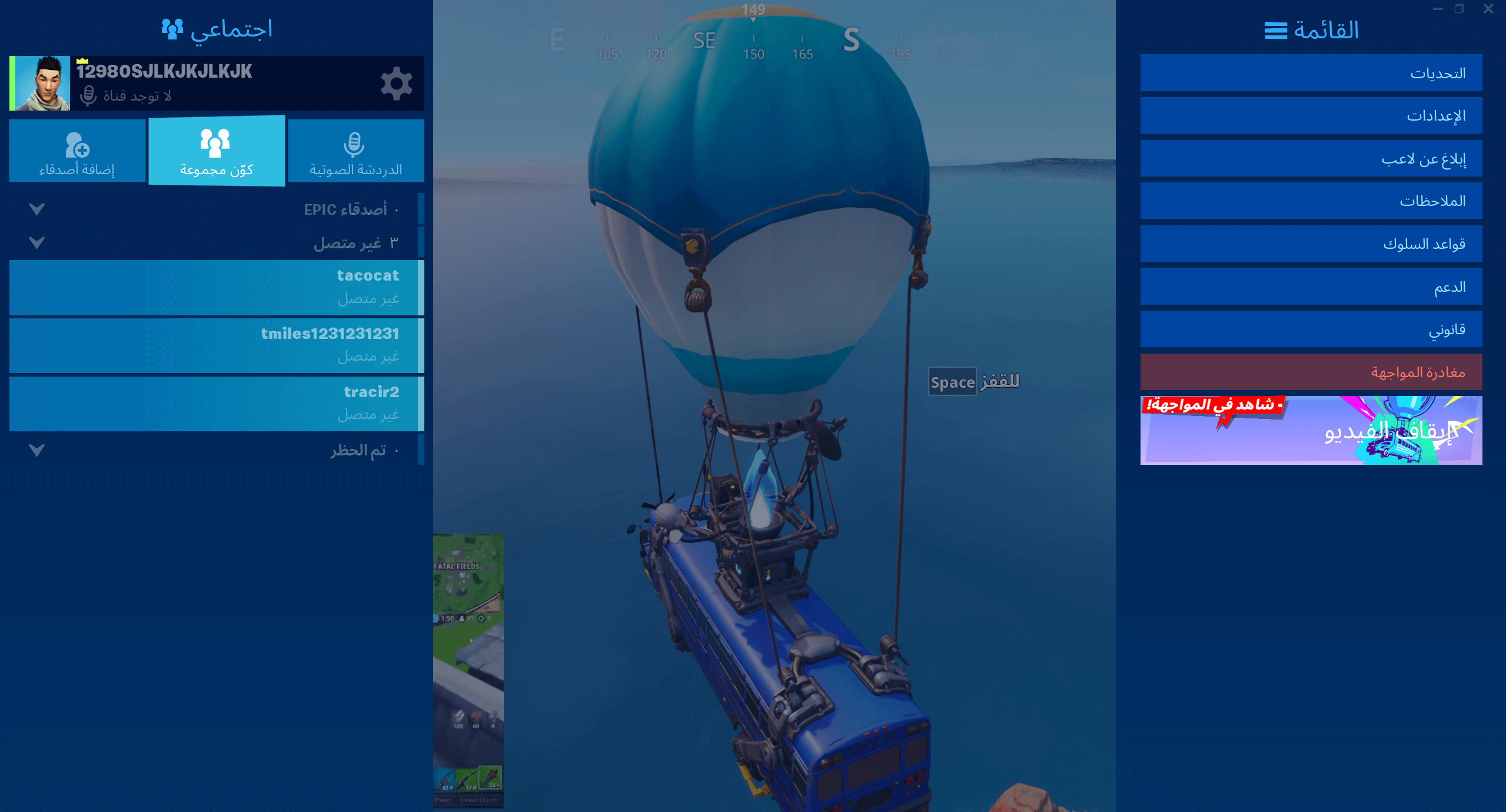
Task: Collapse the أصدقاء EPIC section
Action: point(36,208)
